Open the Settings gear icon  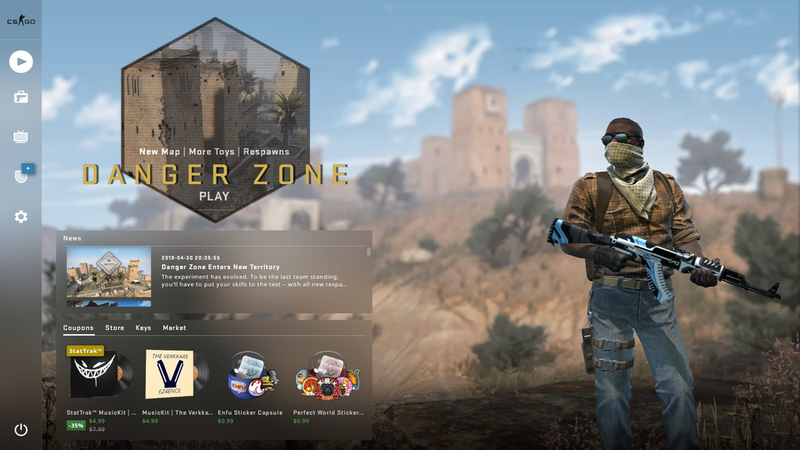pyautogui.click(x=21, y=216)
